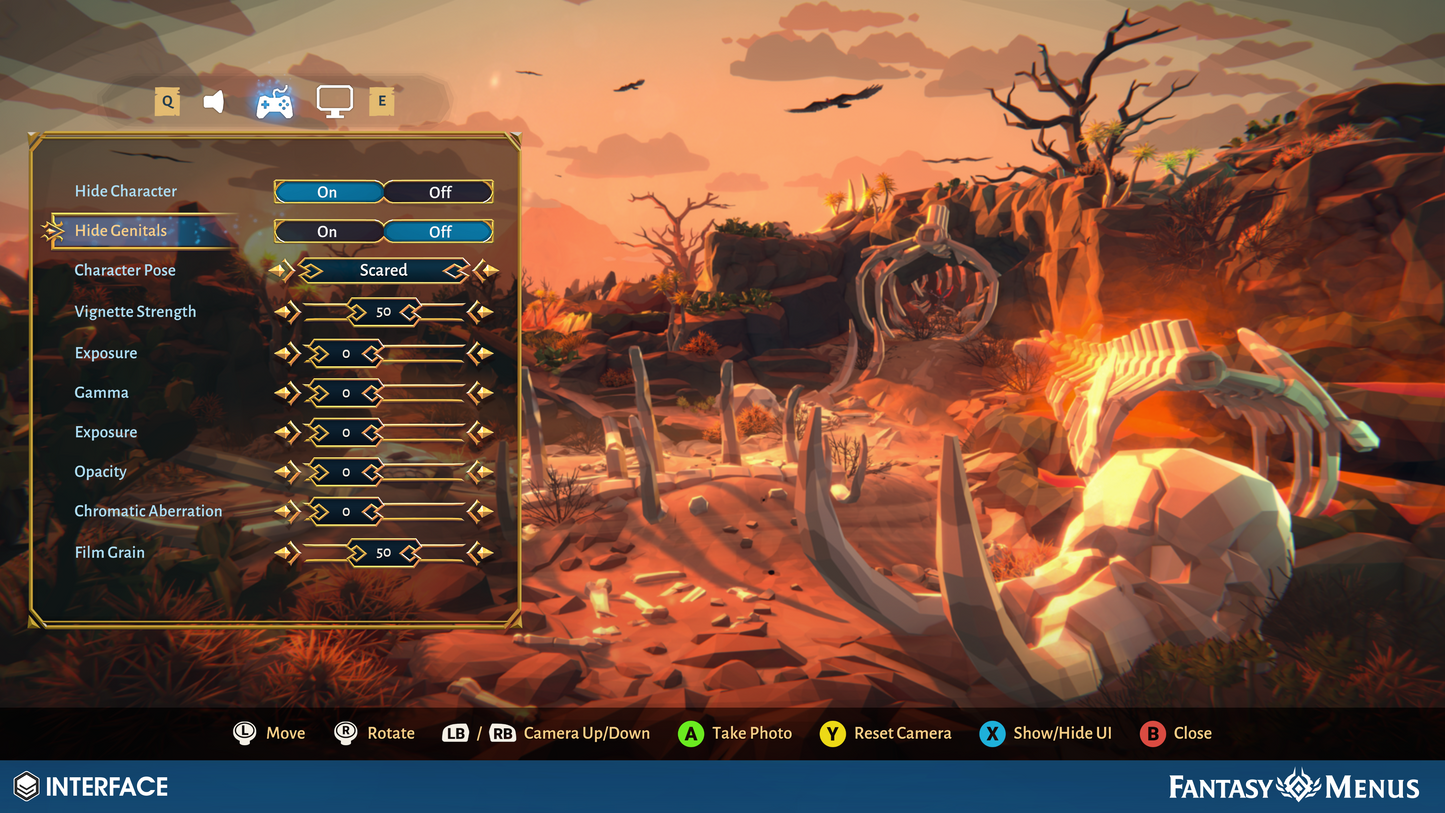Choose Off for Hide Genitals
Screen dimensions: 1445x813
pos(440,231)
